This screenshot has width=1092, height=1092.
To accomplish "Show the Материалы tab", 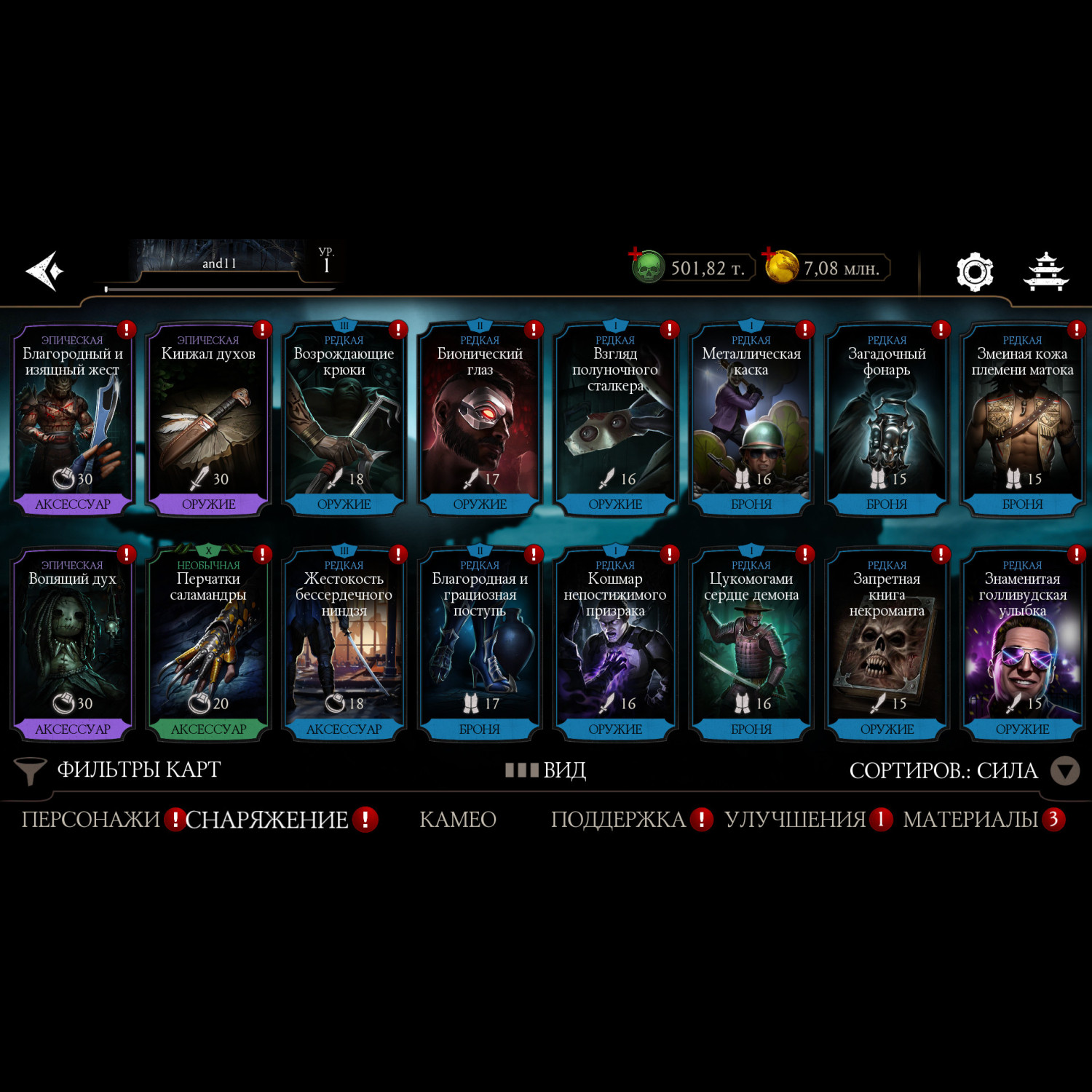I will tap(970, 820).
